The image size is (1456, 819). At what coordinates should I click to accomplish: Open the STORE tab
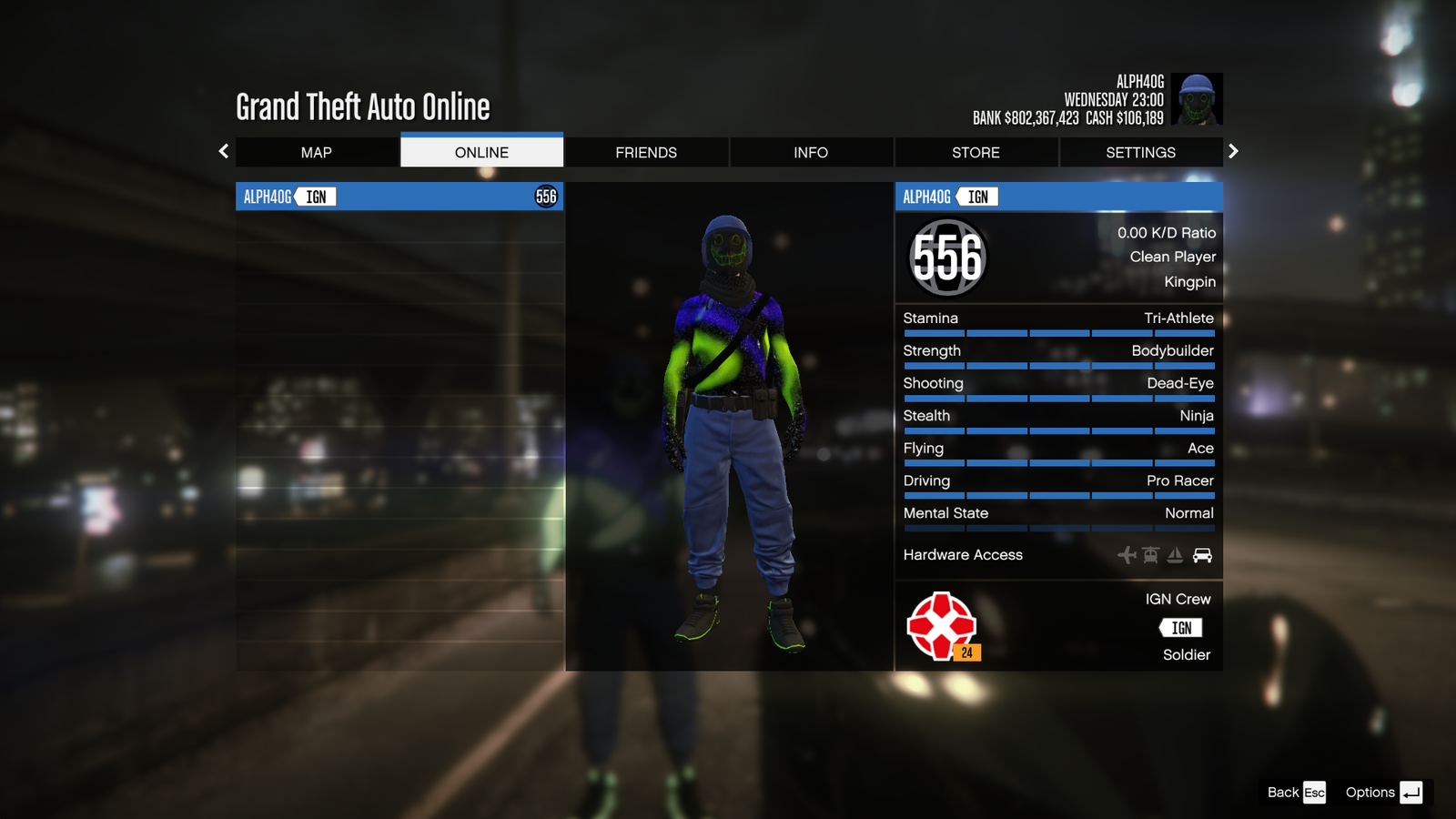[976, 153]
